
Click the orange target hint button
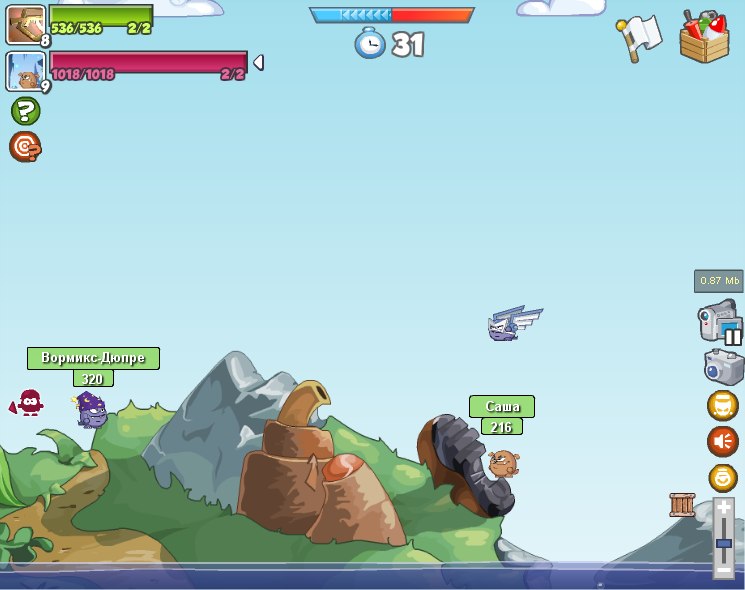25,147
